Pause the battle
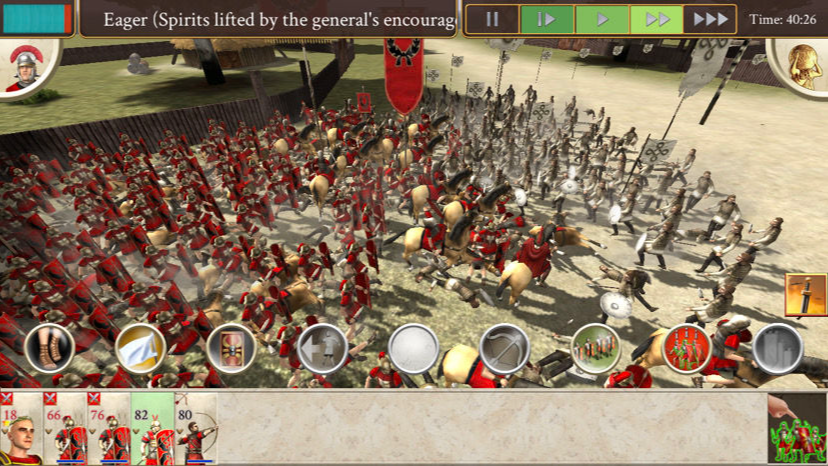 point(492,19)
